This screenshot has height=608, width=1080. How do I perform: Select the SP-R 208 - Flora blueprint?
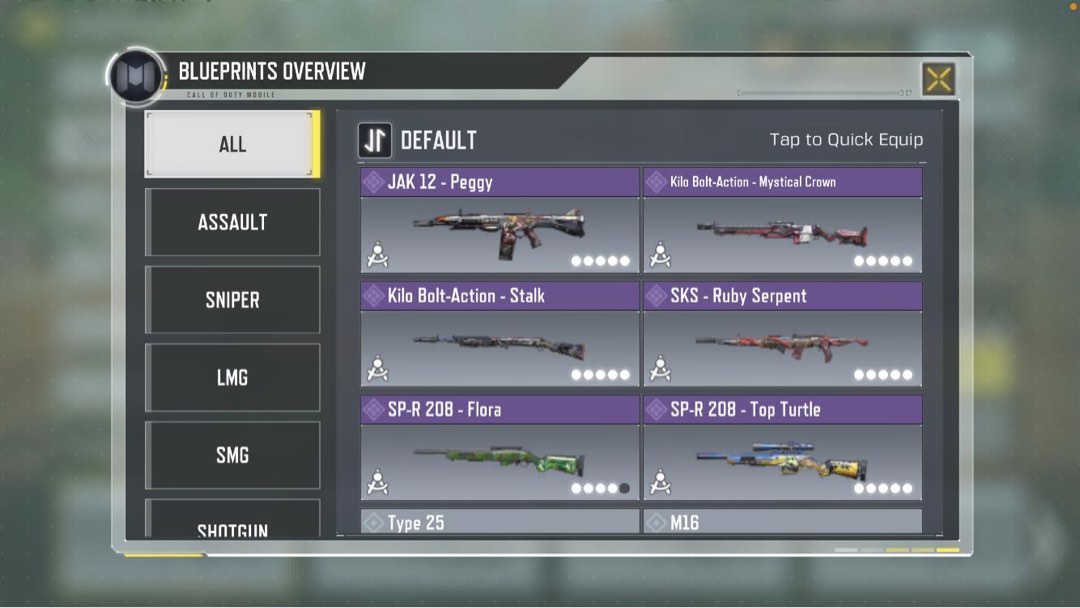[x=499, y=449]
